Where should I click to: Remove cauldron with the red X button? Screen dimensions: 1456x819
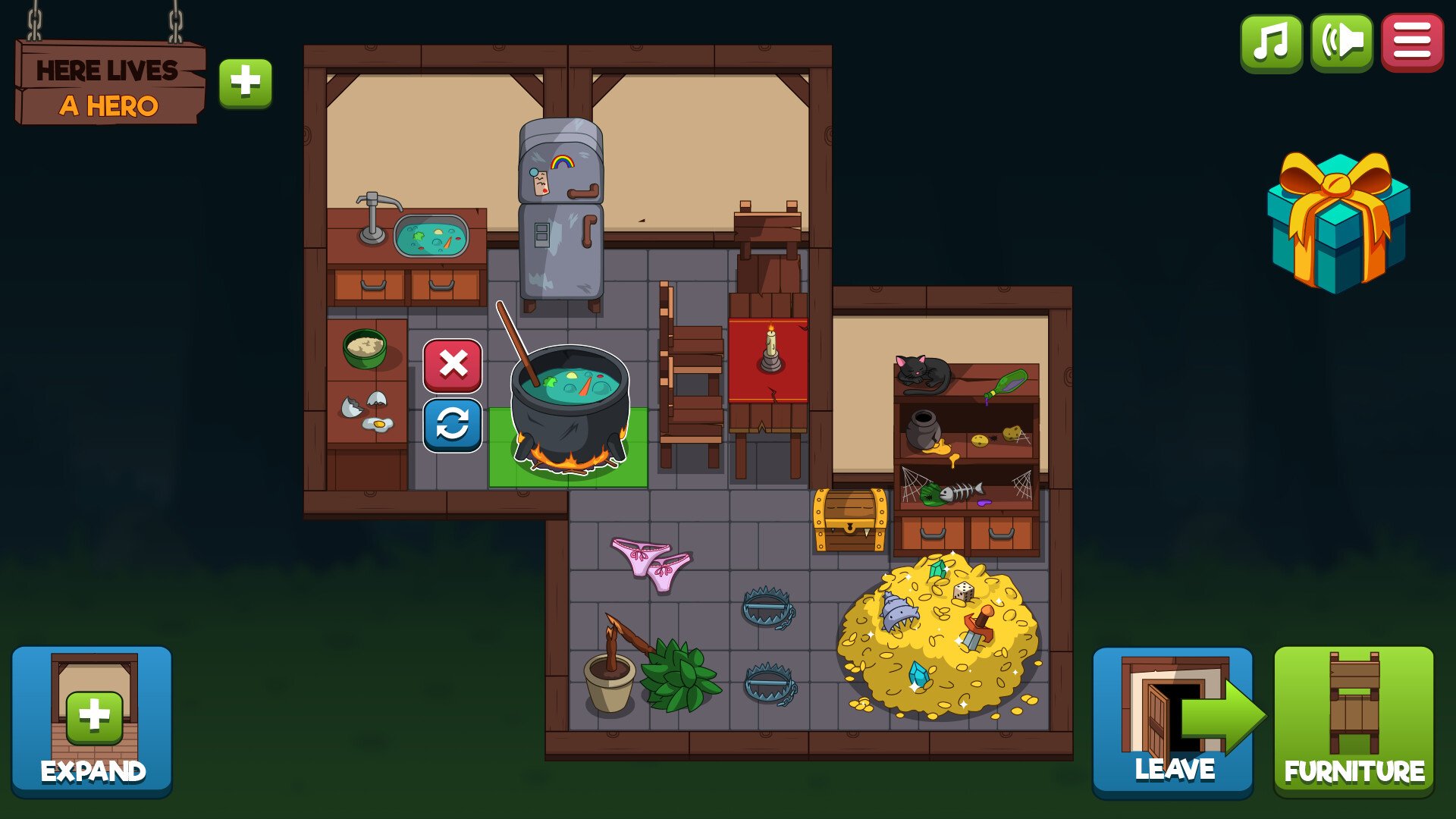[x=453, y=366]
